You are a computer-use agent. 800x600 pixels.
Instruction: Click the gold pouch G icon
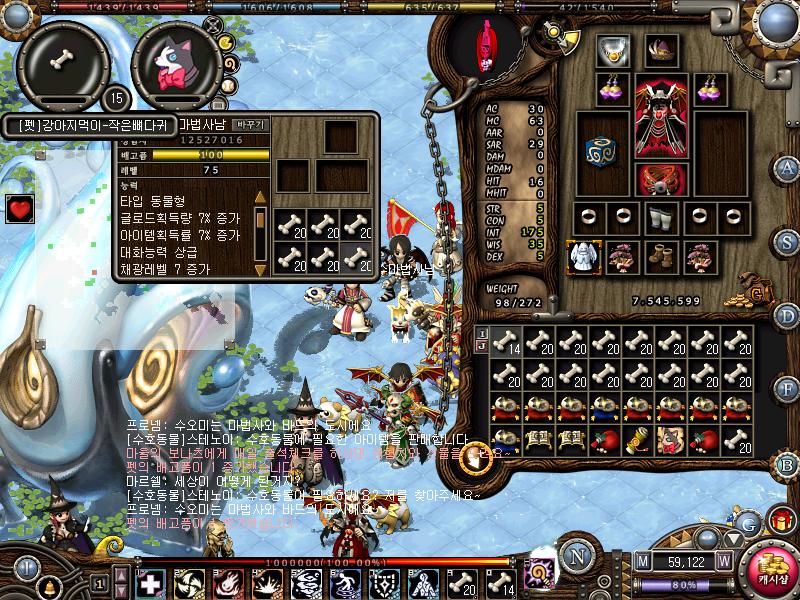(757, 292)
